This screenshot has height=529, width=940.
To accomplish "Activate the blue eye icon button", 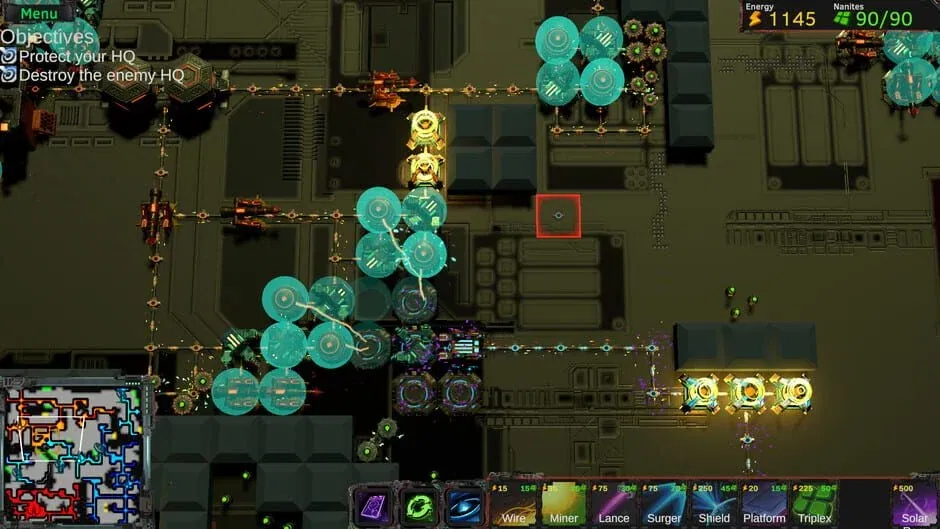I will click(464, 505).
